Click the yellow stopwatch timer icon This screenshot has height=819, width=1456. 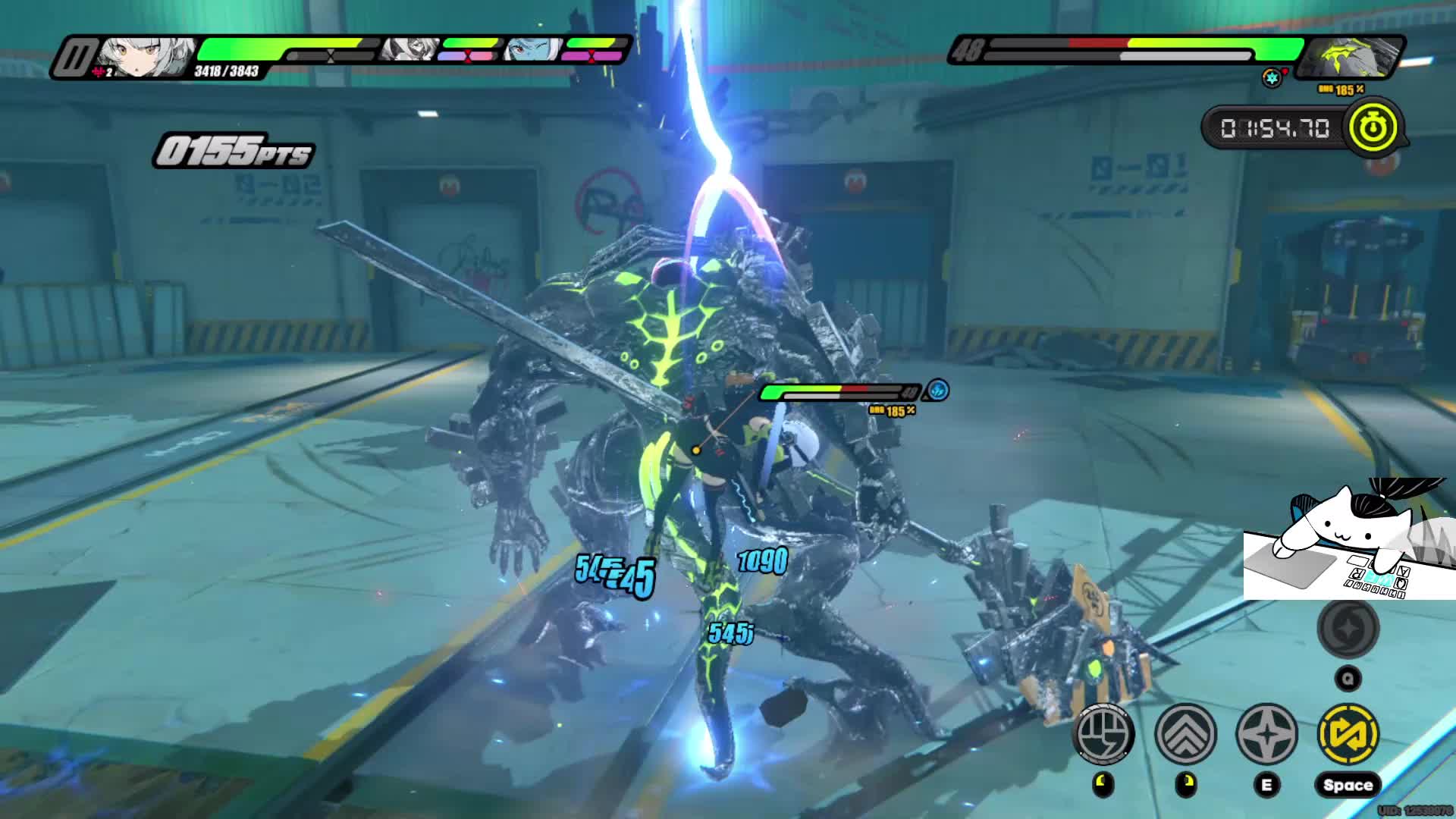(x=1373, y=127)
